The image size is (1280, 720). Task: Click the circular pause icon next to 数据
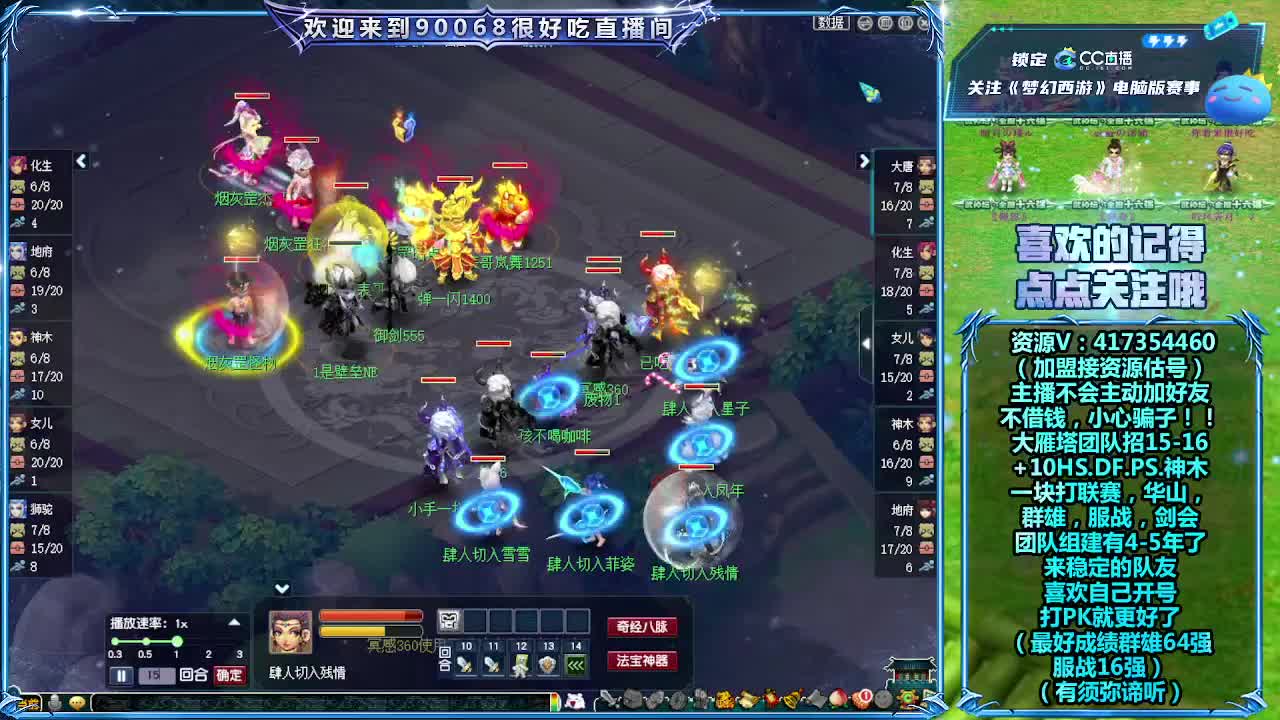[865, 23]
